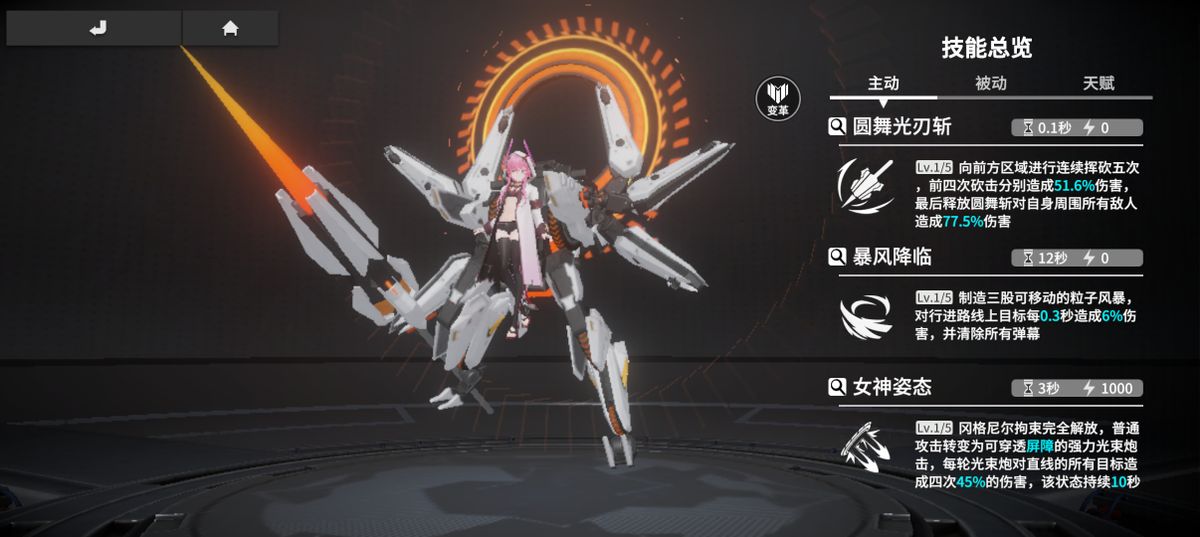
Task: Switch to the 被动 passive skills tab
Action: pyautogui.click(x=990, y=84)
